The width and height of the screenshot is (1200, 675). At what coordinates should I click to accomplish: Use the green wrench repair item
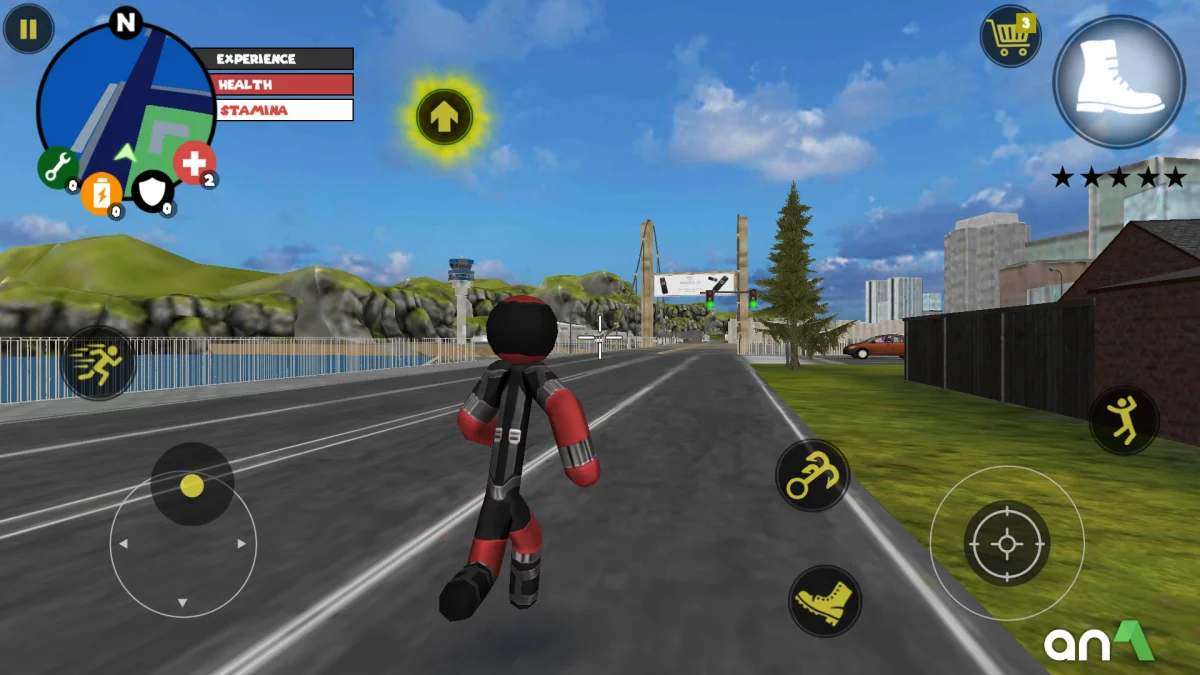point(58,166)
